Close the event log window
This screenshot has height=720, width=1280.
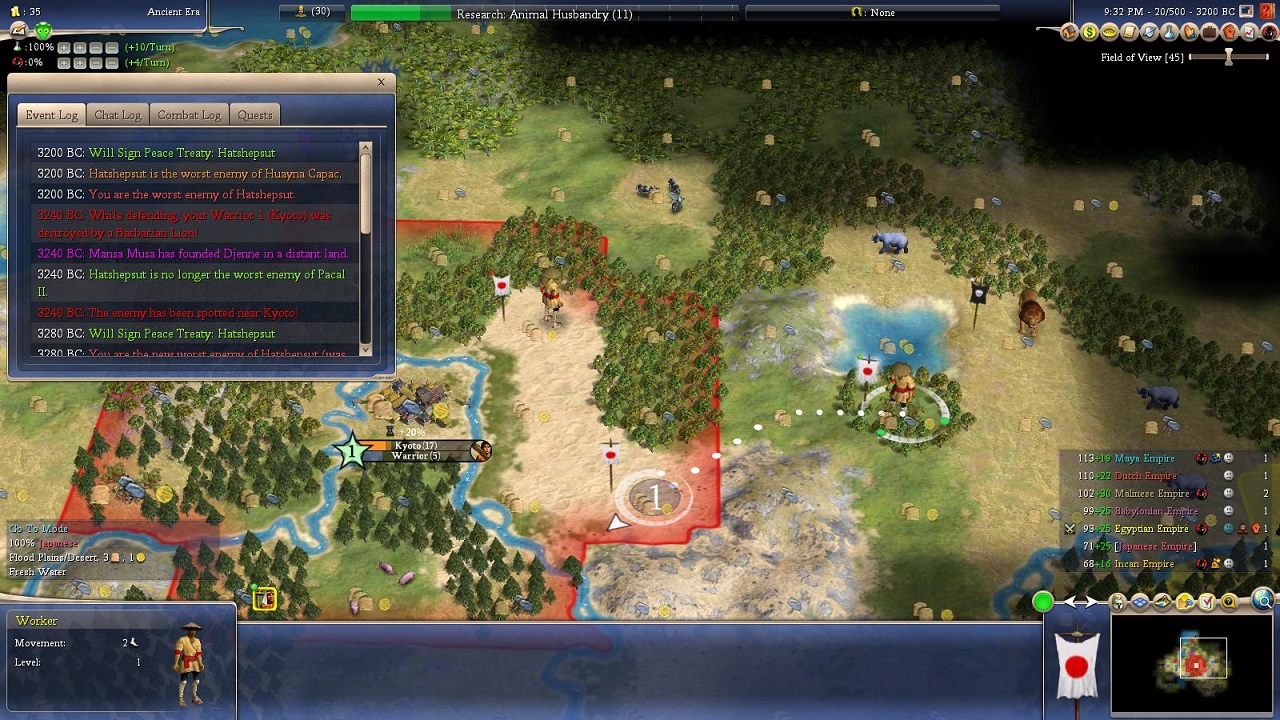coord(381,82)
